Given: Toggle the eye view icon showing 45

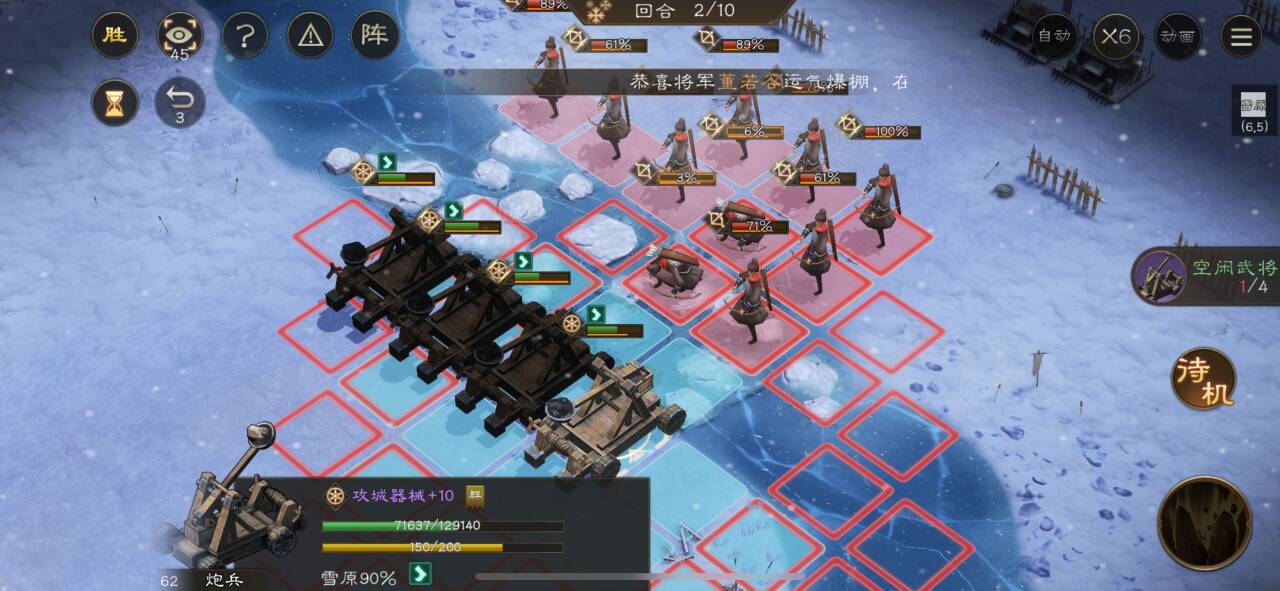Looking at the screenshot, I should 180,36.
